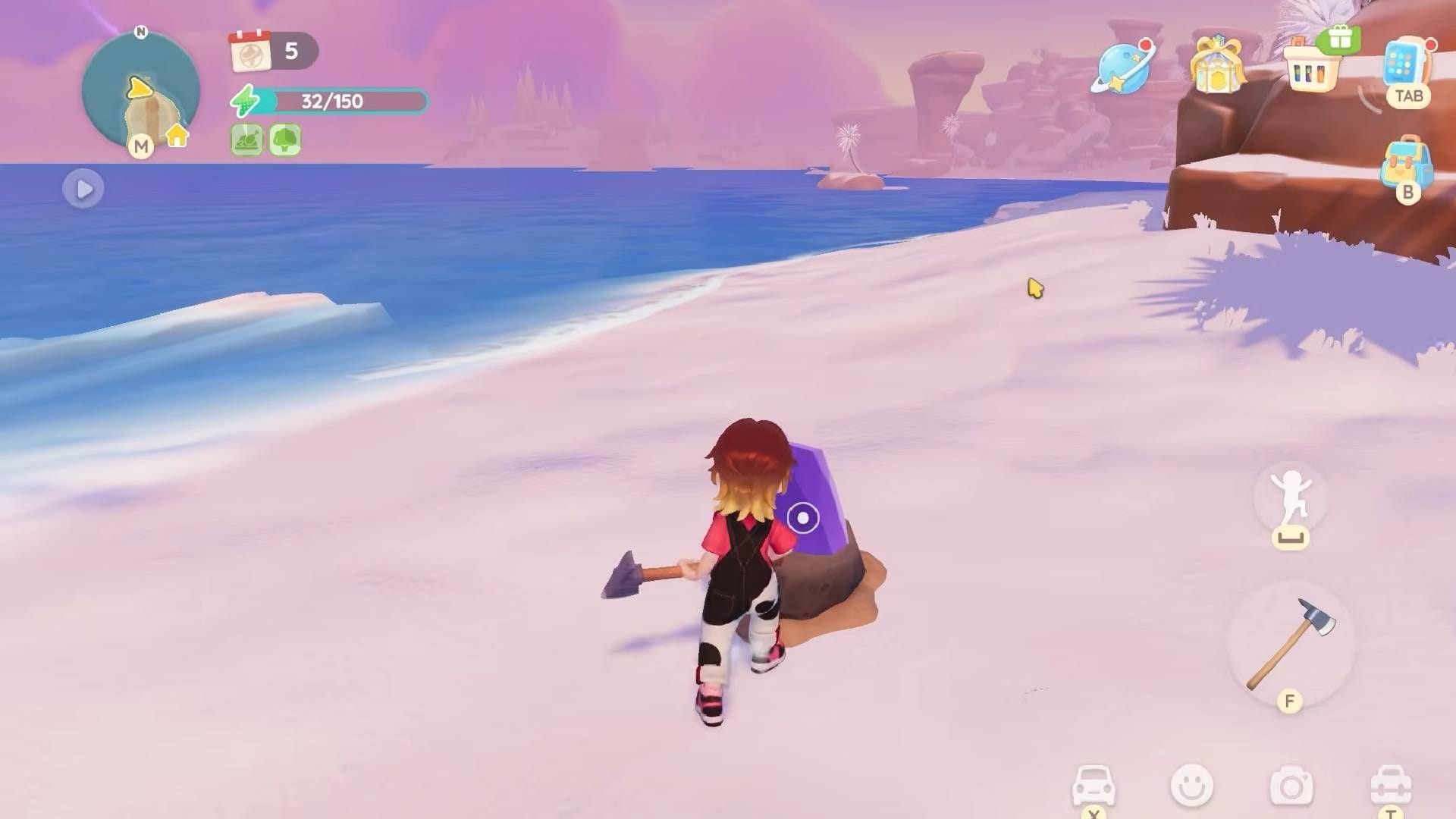Open the day 5 calendar
This screenshot has height=819, width=1456.
251,52
